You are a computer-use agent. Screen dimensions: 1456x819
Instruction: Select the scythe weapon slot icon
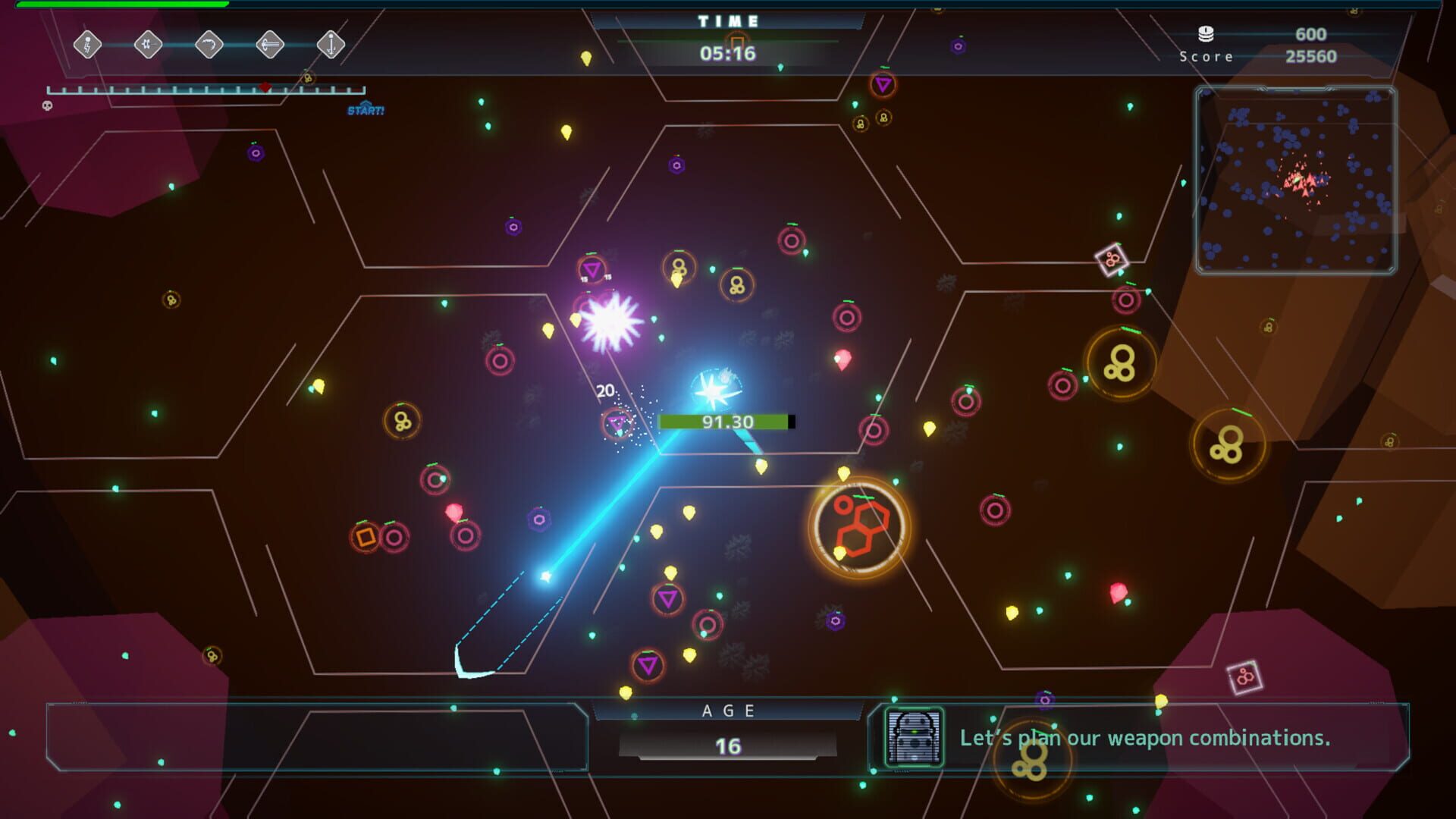209,44
